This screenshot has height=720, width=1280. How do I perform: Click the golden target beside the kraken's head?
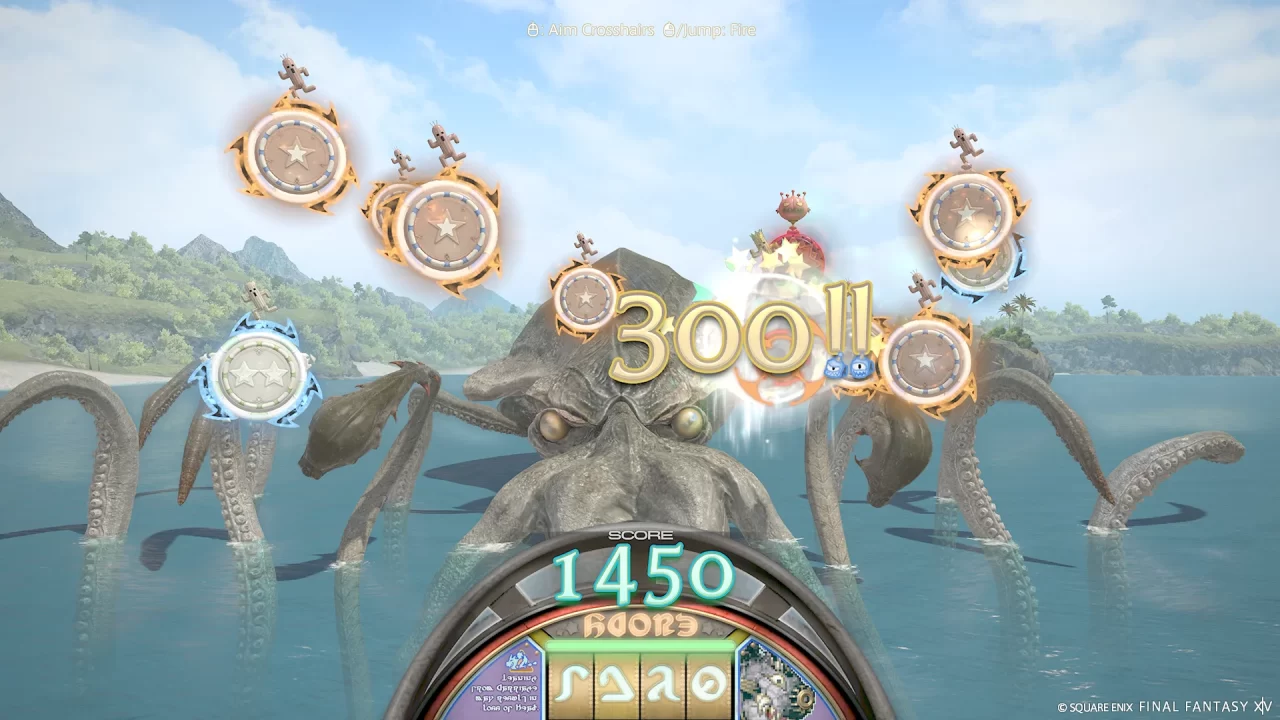click(585, 300)
